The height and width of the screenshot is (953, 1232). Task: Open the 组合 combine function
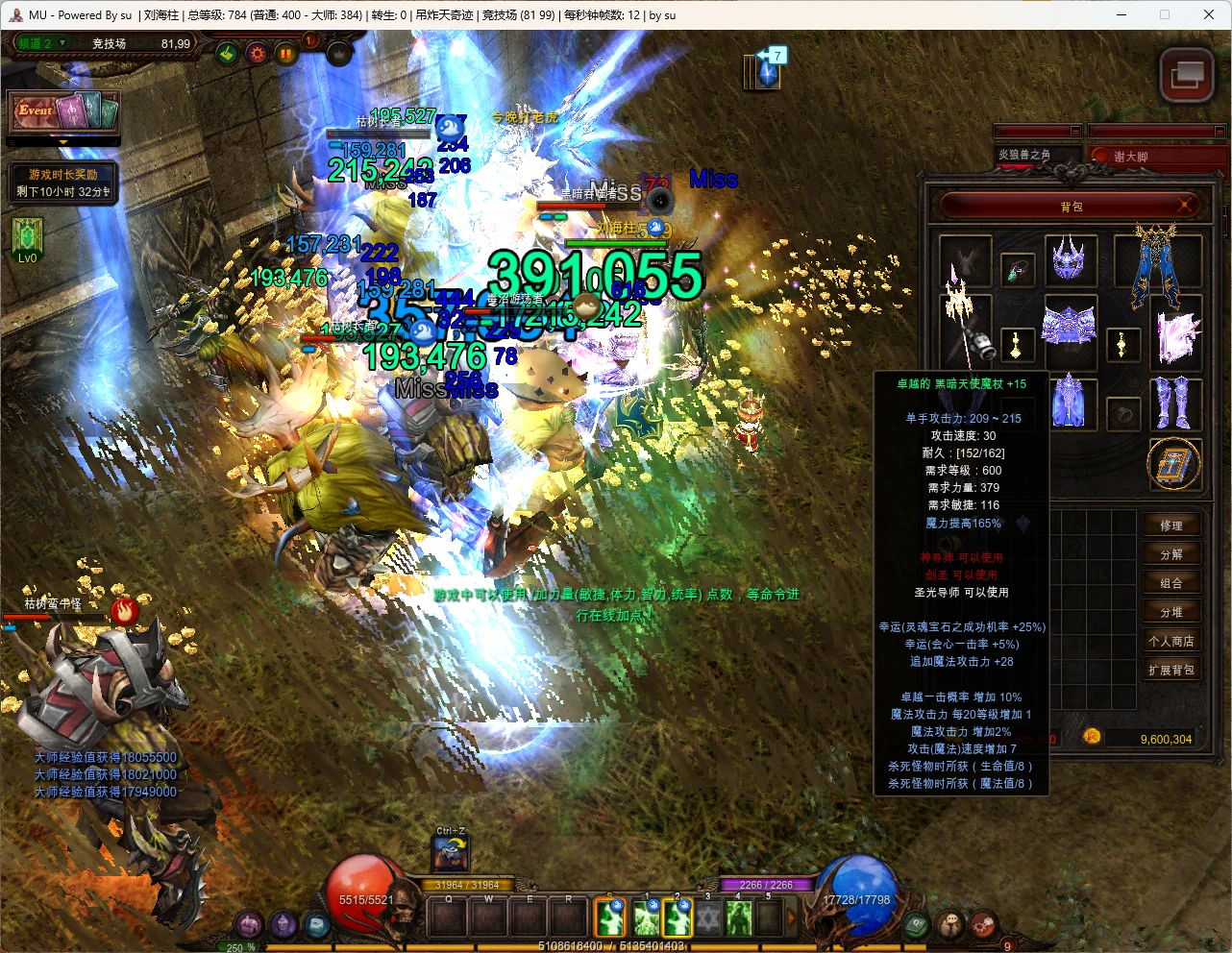pos(1170,583)
